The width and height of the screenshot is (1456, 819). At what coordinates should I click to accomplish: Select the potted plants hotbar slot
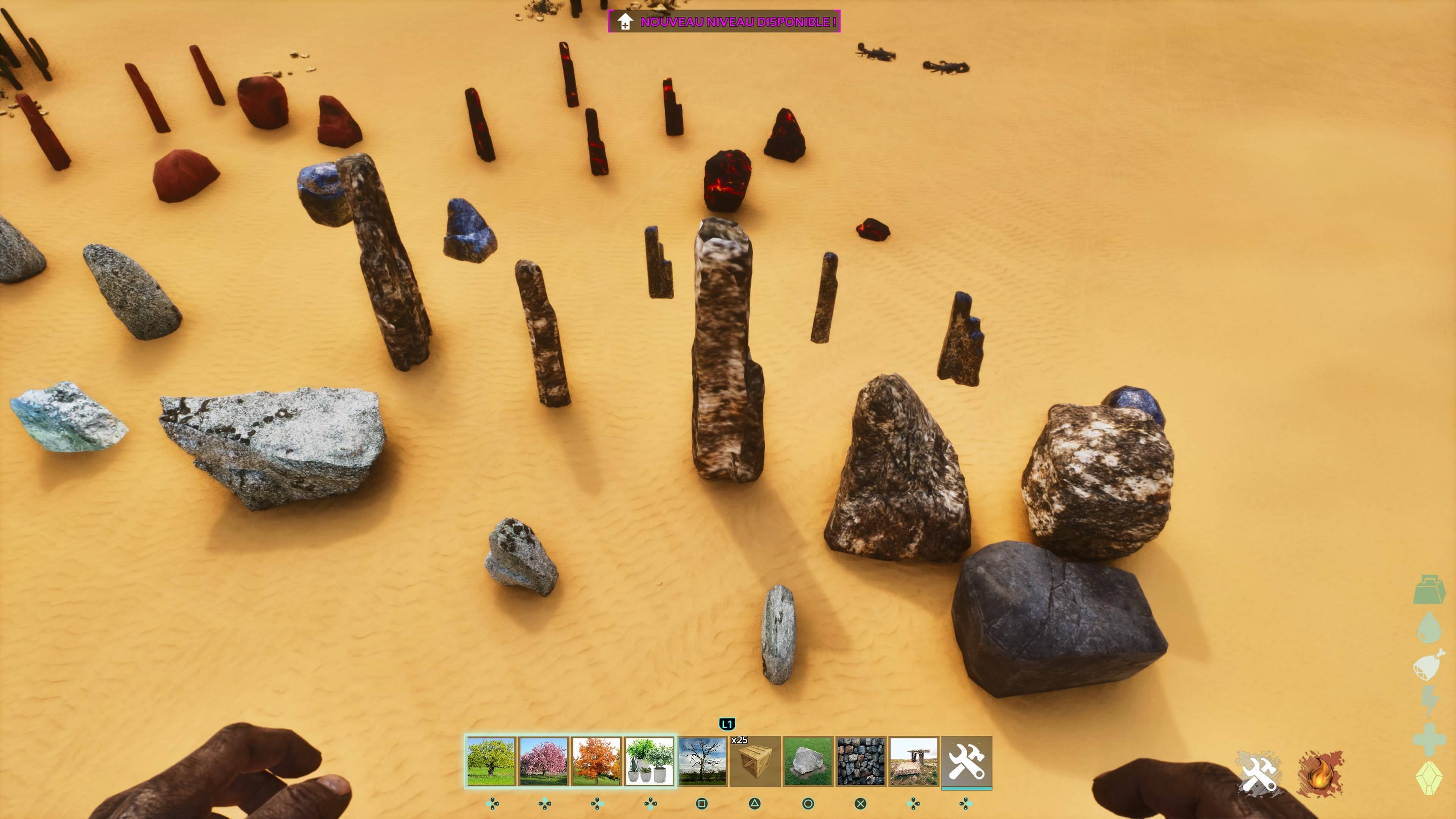pos(649,761)
